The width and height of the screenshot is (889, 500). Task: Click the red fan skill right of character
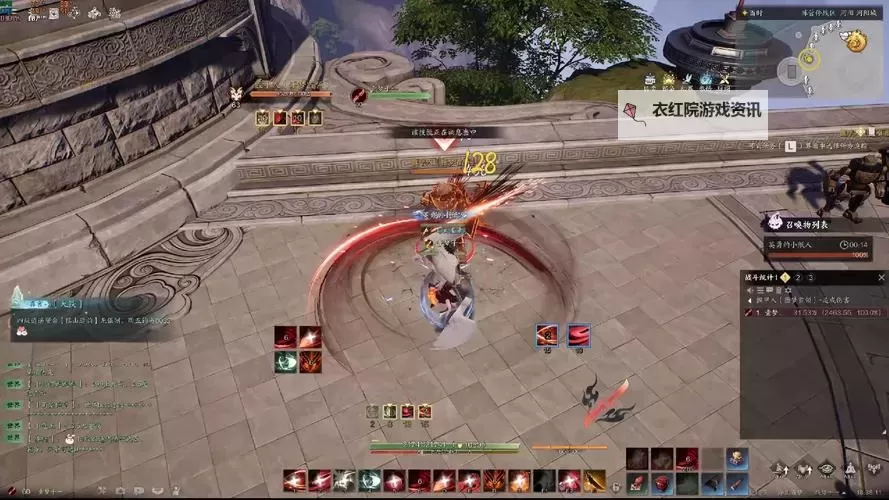(579, 335)
